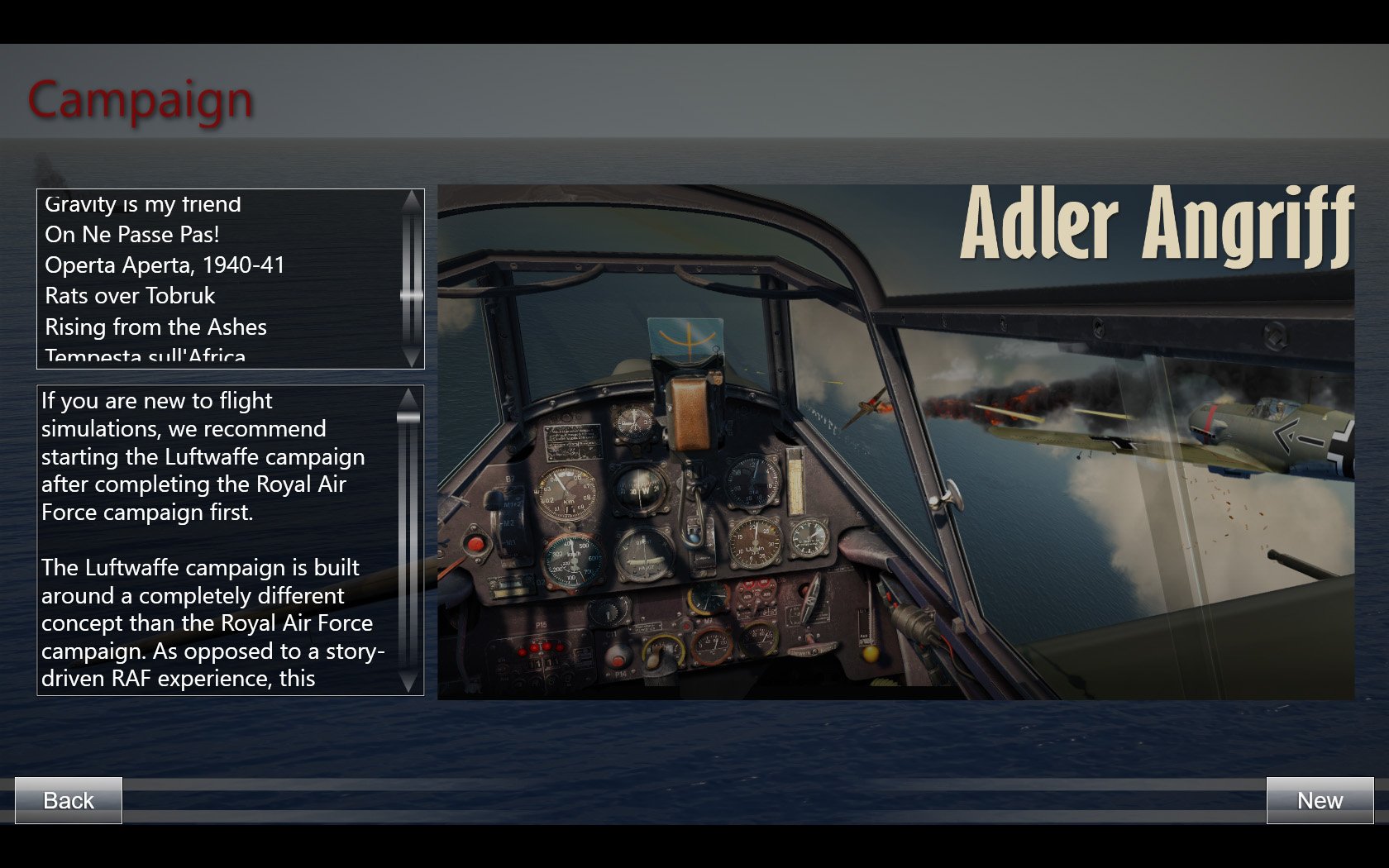Go back using the Back button
Image resolution: width=1389 pixels, height=868 pixels.
point(69,800)
